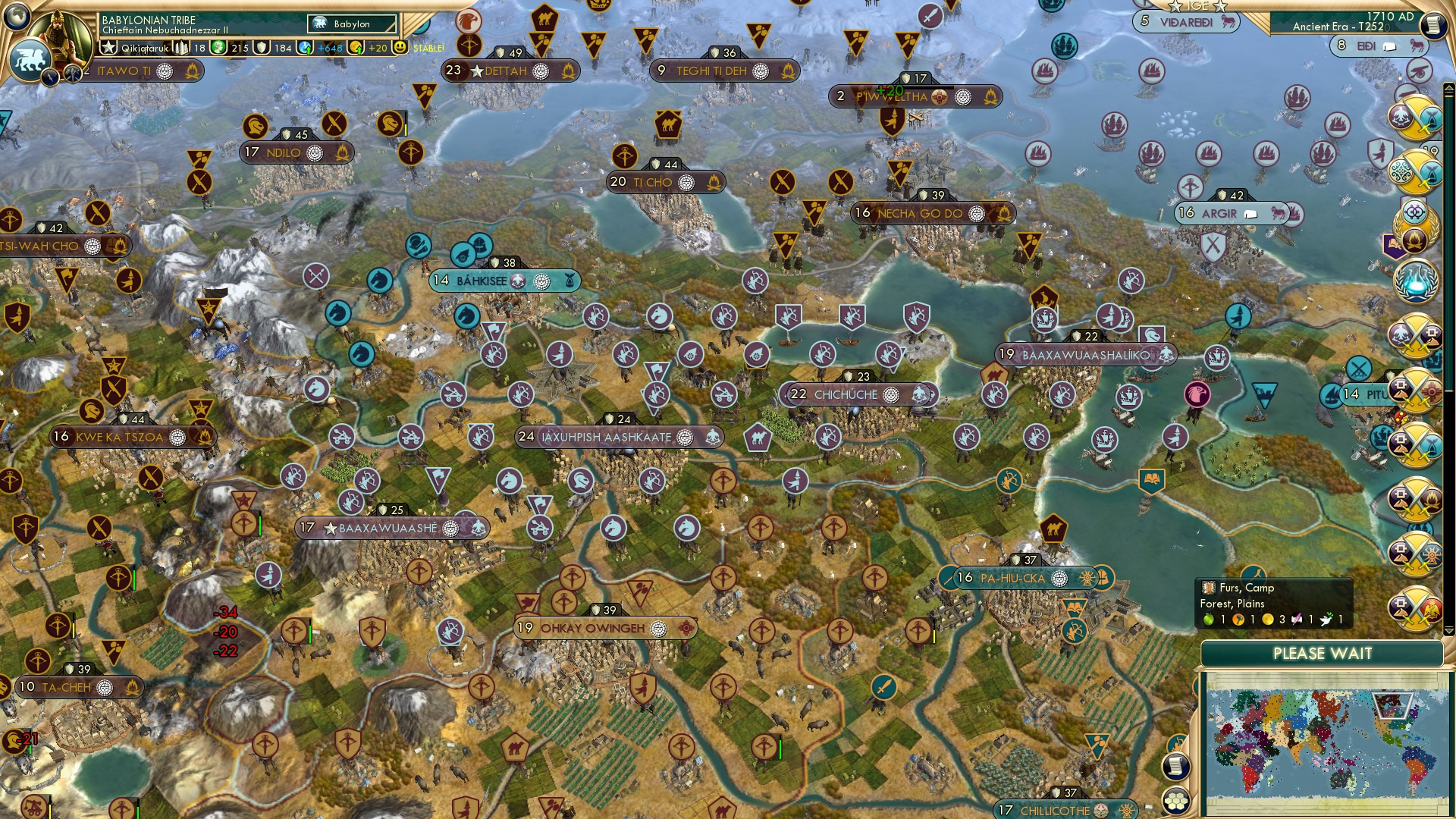Image resolution: width=1456 pixels, height=819 pixels.
Task: Click the STABLE! happiness status text
Action: (x=429, y=49)
